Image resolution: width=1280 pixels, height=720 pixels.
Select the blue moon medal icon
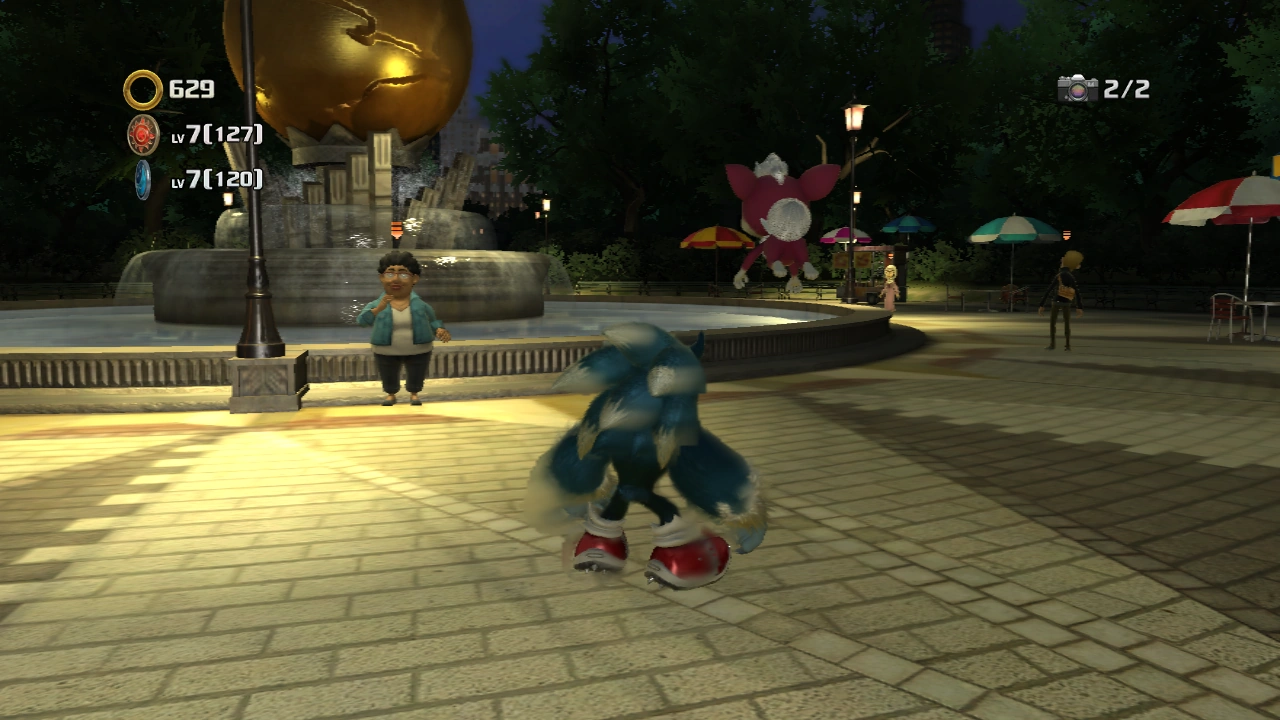coord(143,179)
